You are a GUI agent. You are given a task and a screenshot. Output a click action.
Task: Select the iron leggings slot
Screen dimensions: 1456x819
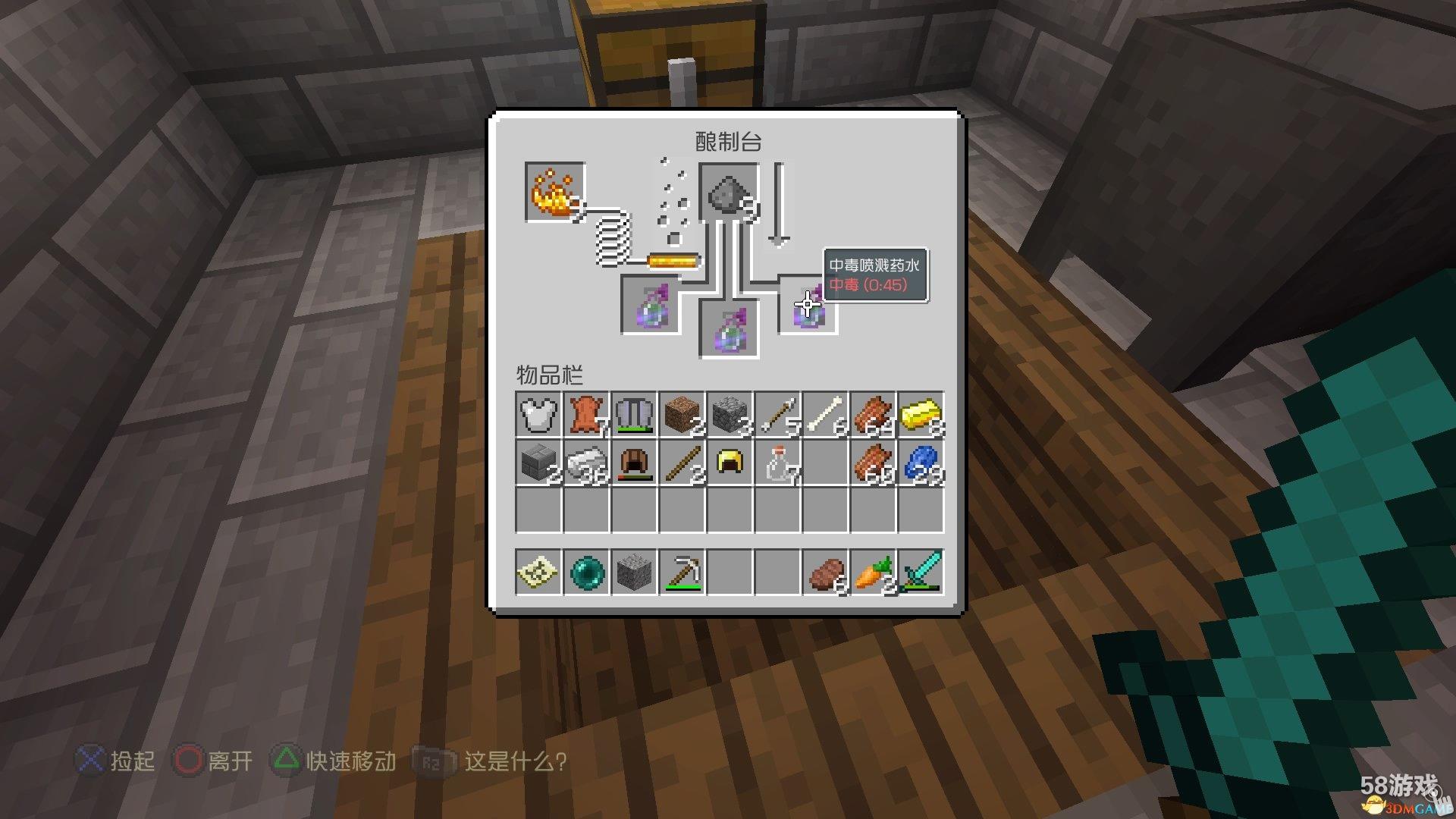634,415
